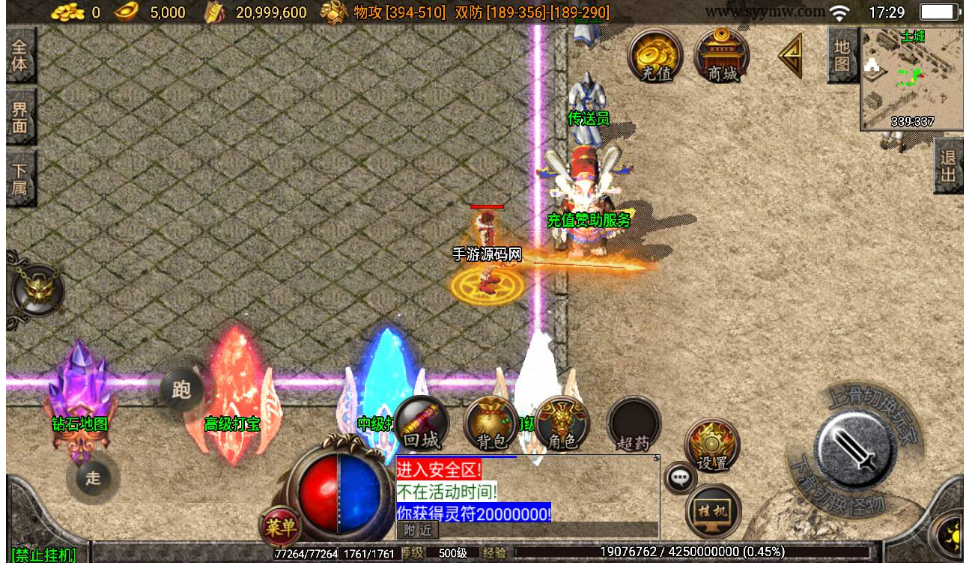Viewport: 964px width, 563px height.
Task: Open the 菜单 menu button
Action: 280,526
